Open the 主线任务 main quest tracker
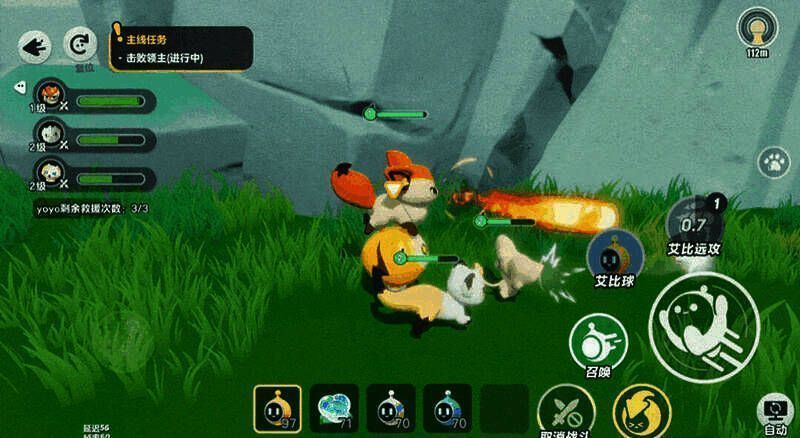The image size is (800, 438). [180, 48]
